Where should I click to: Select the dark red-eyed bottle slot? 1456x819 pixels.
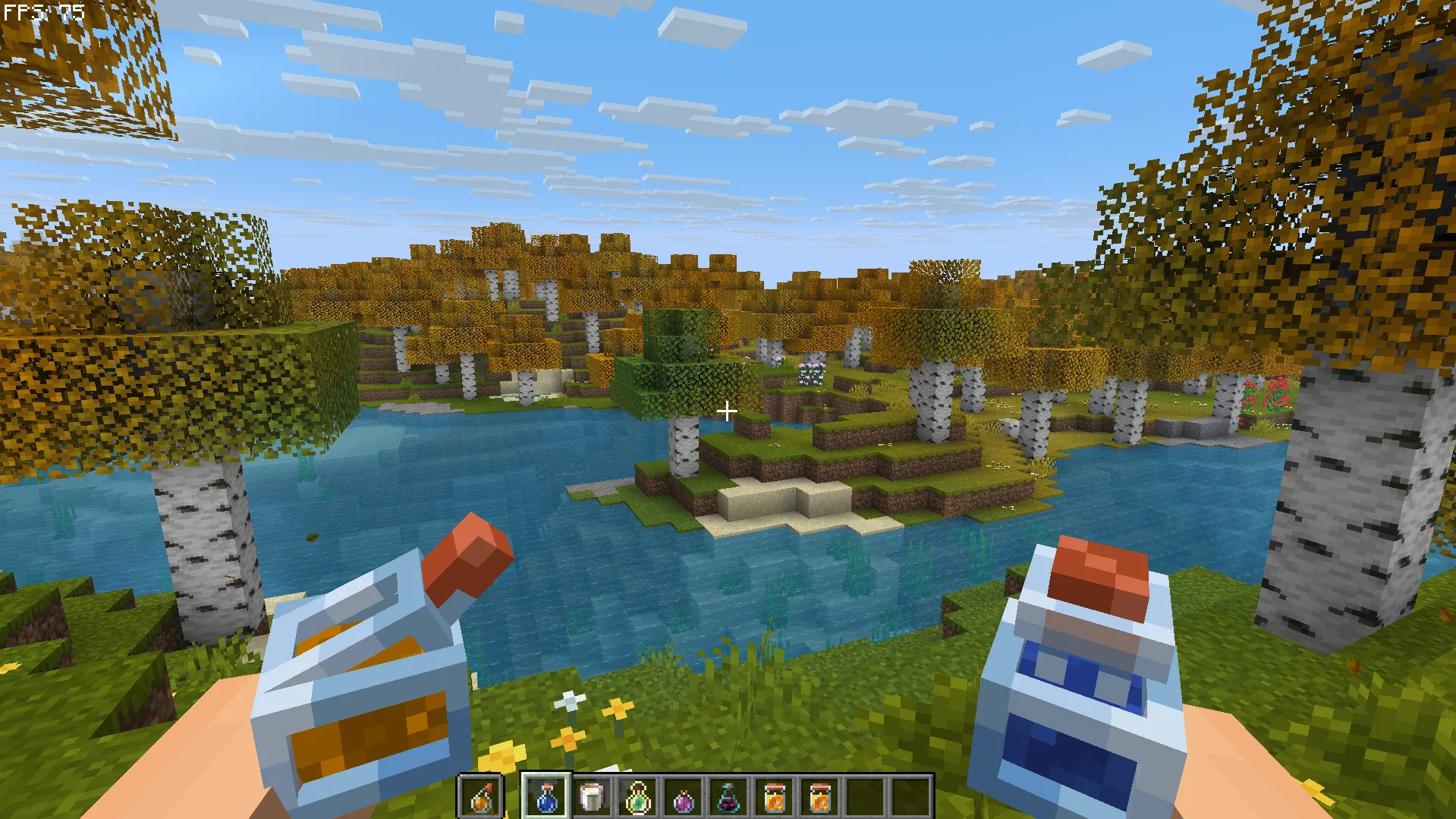(728, 797)
